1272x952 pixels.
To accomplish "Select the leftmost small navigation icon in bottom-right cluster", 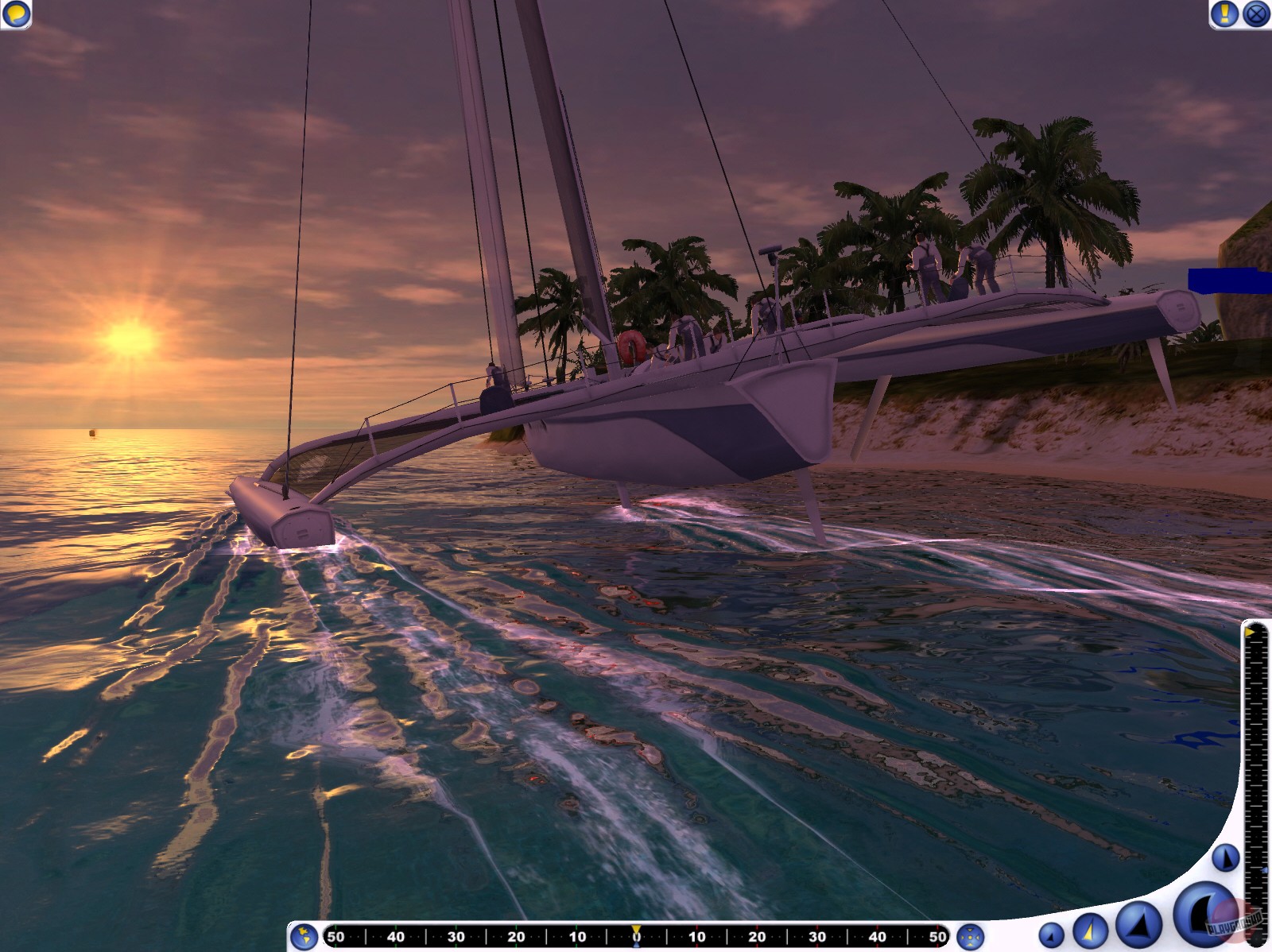I will tap(1051, 935).
